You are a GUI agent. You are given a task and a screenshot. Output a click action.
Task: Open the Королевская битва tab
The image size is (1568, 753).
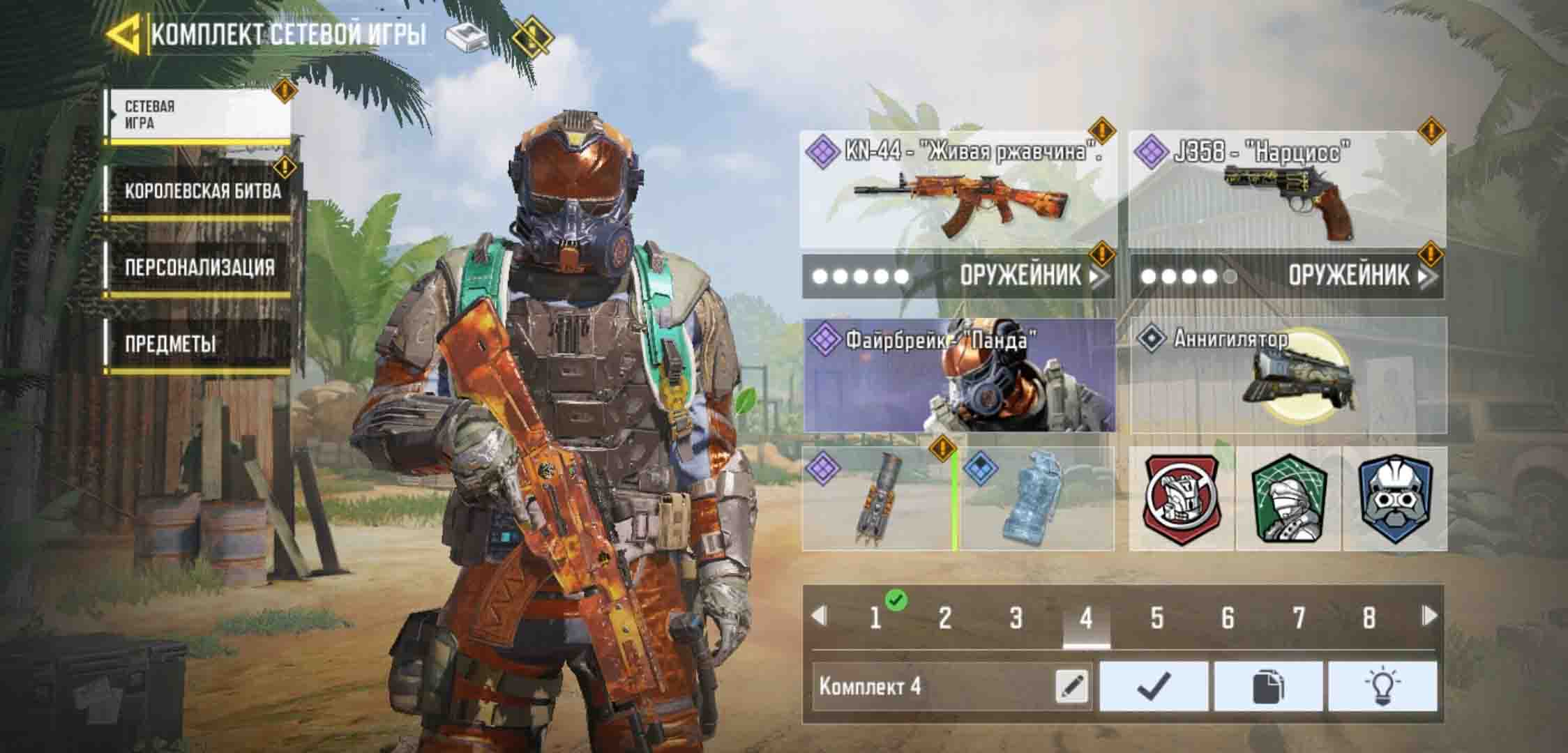(201, 191)
